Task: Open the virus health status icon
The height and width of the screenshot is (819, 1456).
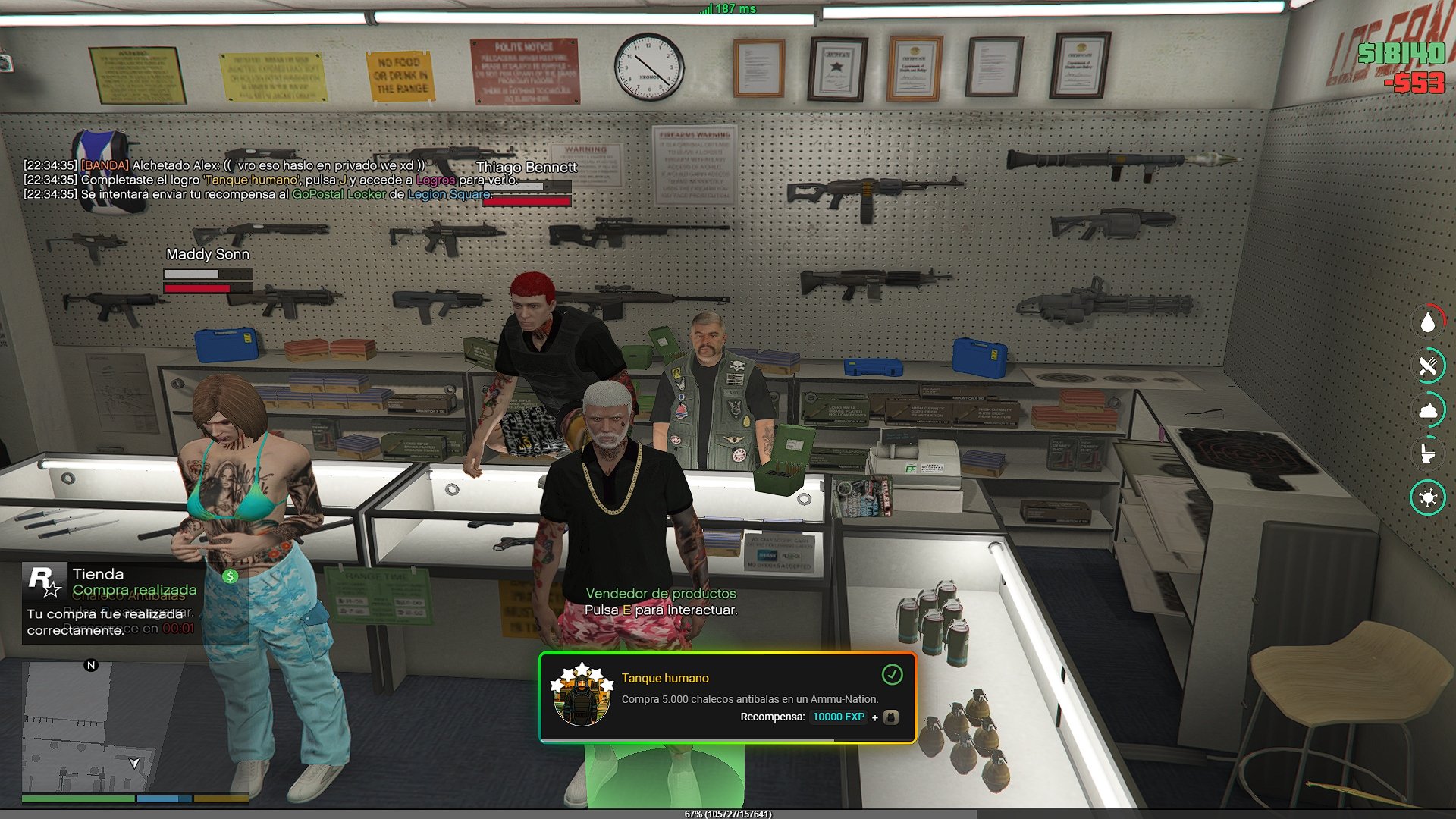Action: pyautogui.click(x=1428, y=497)
